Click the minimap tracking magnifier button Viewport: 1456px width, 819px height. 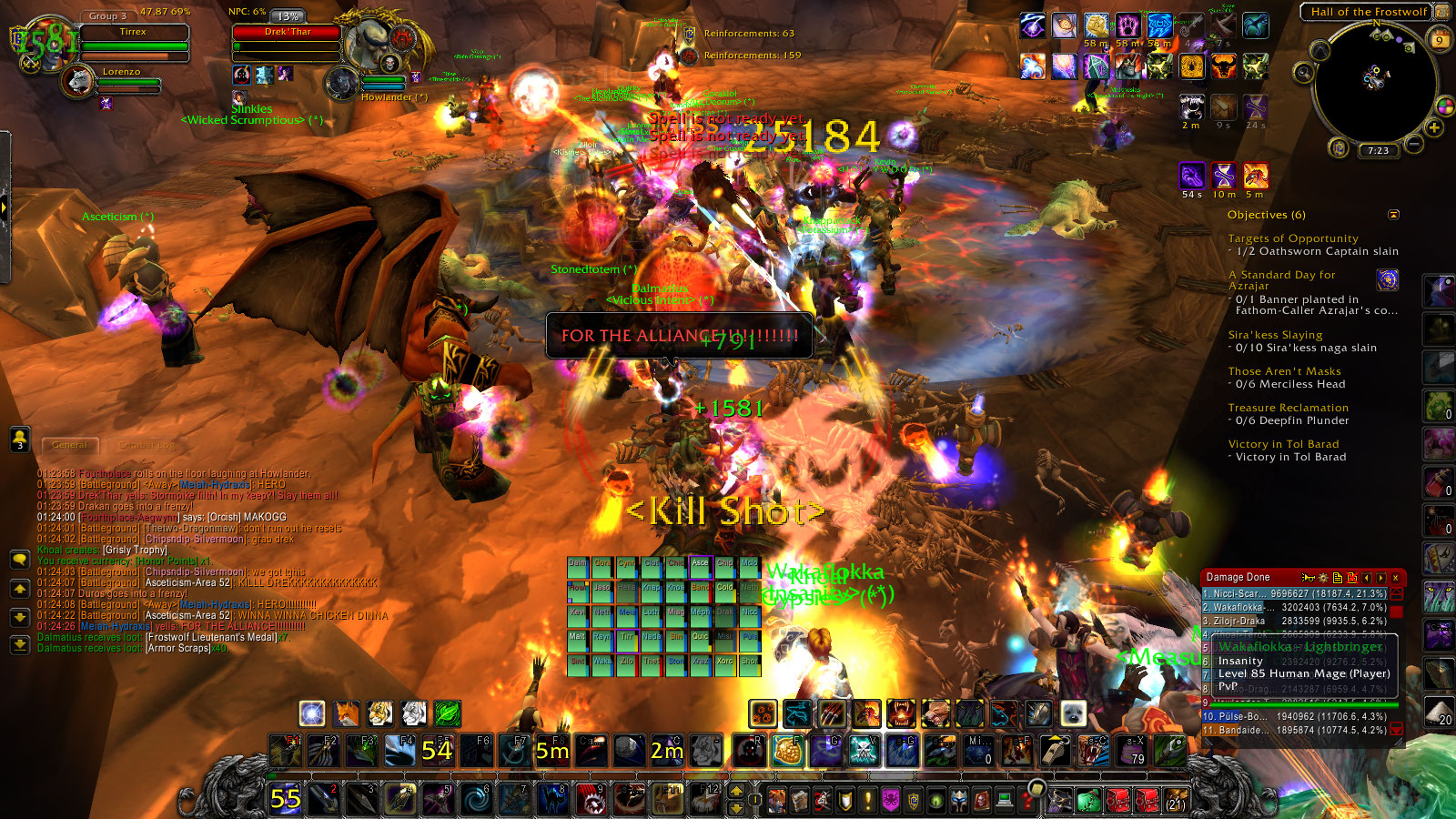click(1304, 73)
